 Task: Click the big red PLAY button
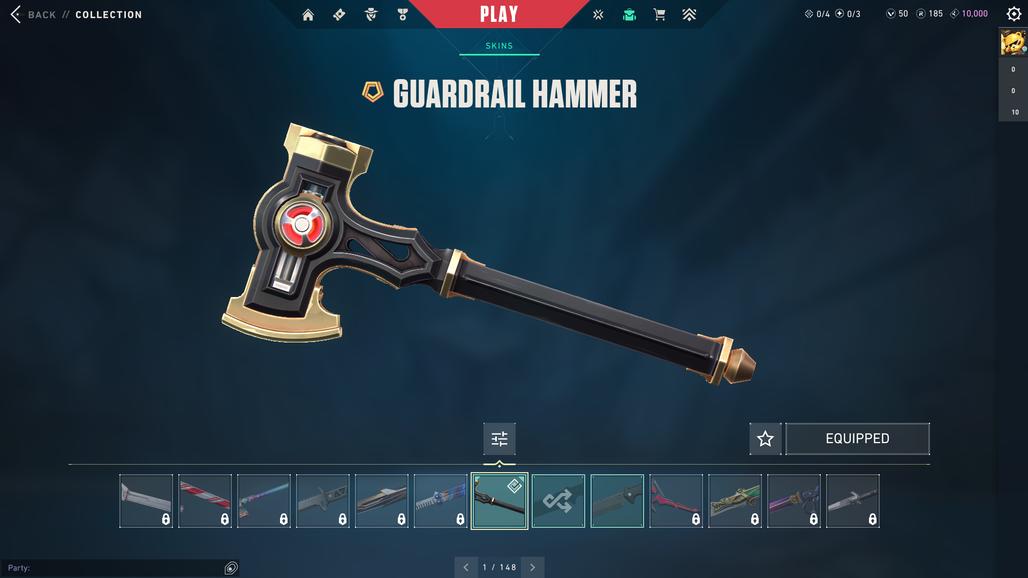(x=499, y=14)
